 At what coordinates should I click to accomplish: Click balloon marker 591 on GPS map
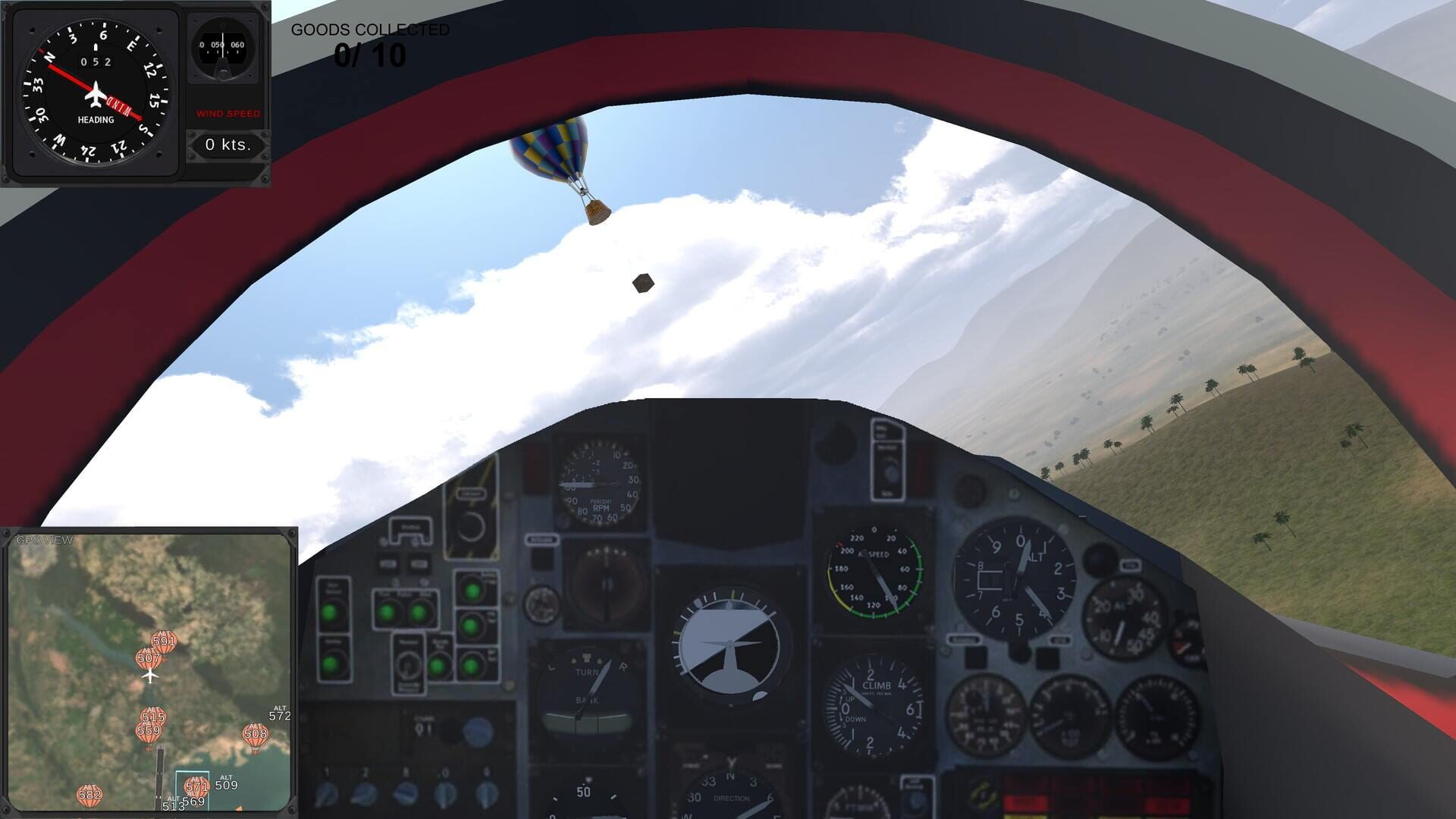coord(163,641)
